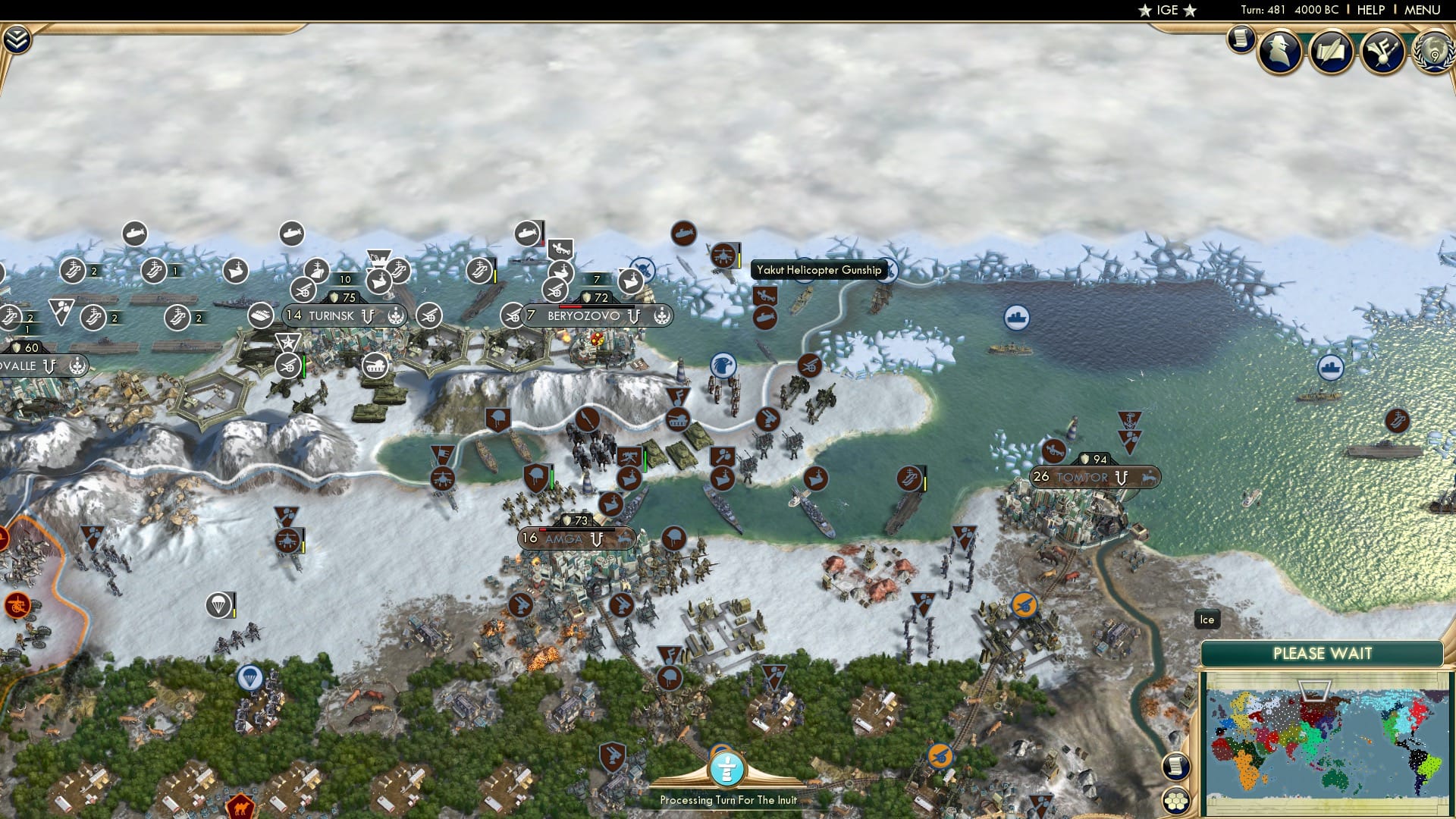Click the notification scroll icon top right
Viewport: 1456px width, 819px height.
pos(1241,38)
